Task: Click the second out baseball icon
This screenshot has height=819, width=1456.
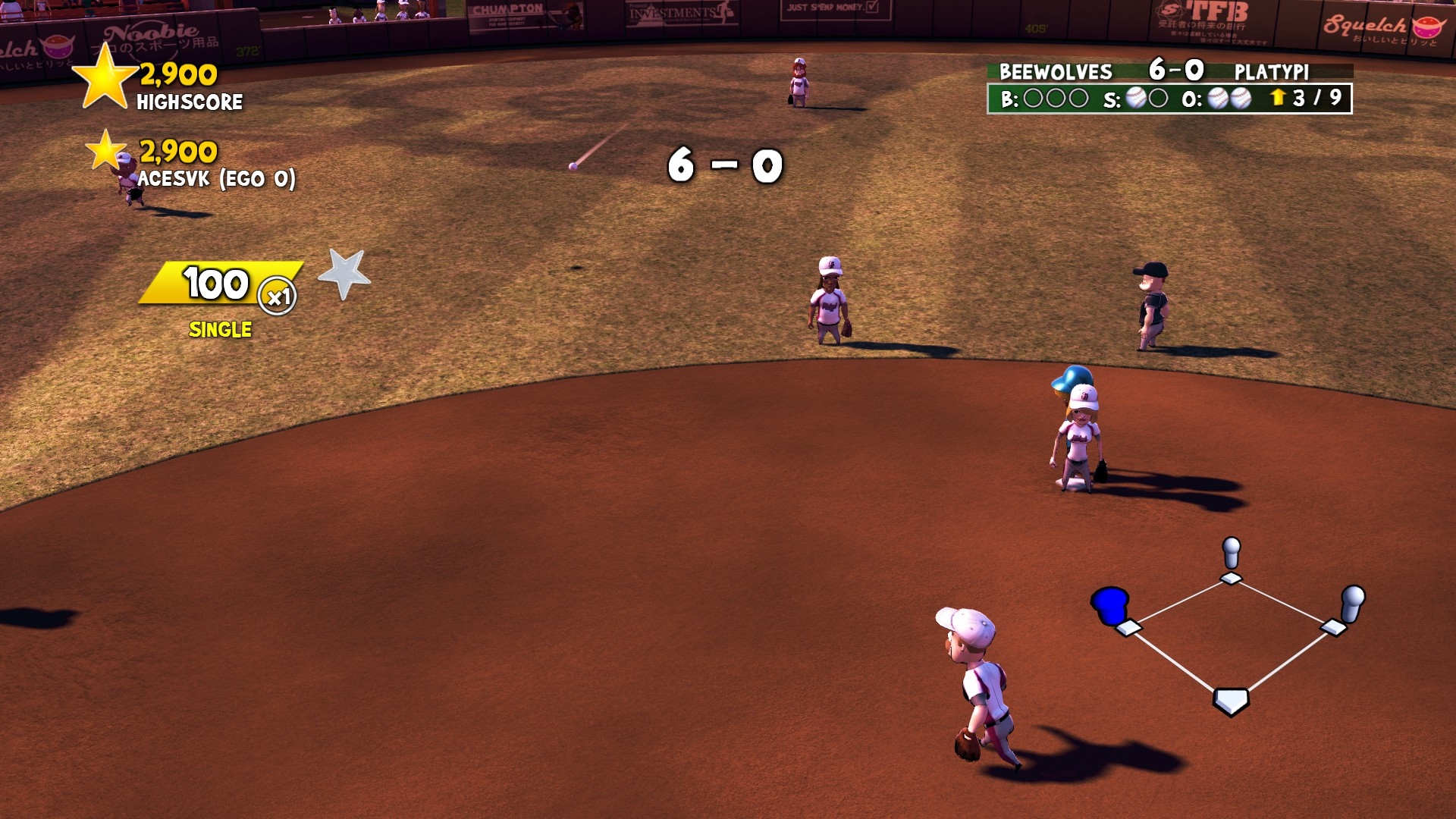Action: pyautogui.click(x=1243, y=97)
